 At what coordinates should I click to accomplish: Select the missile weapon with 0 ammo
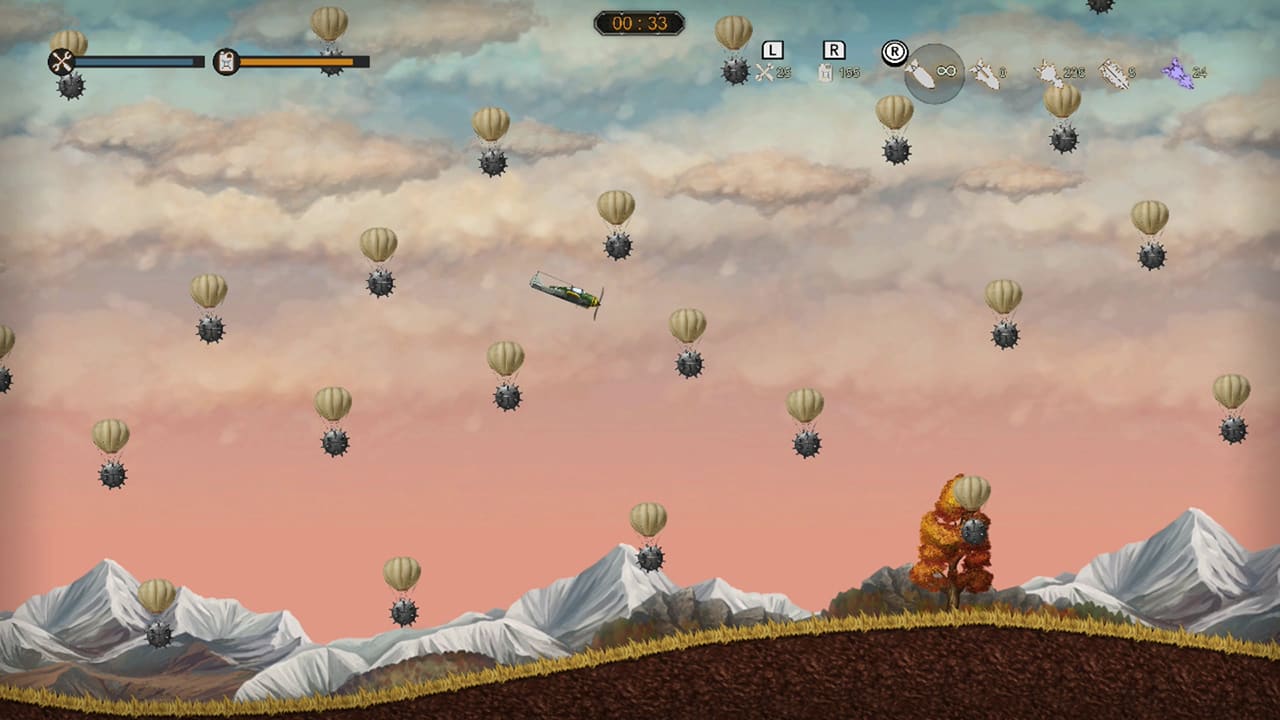coord(986,73)
